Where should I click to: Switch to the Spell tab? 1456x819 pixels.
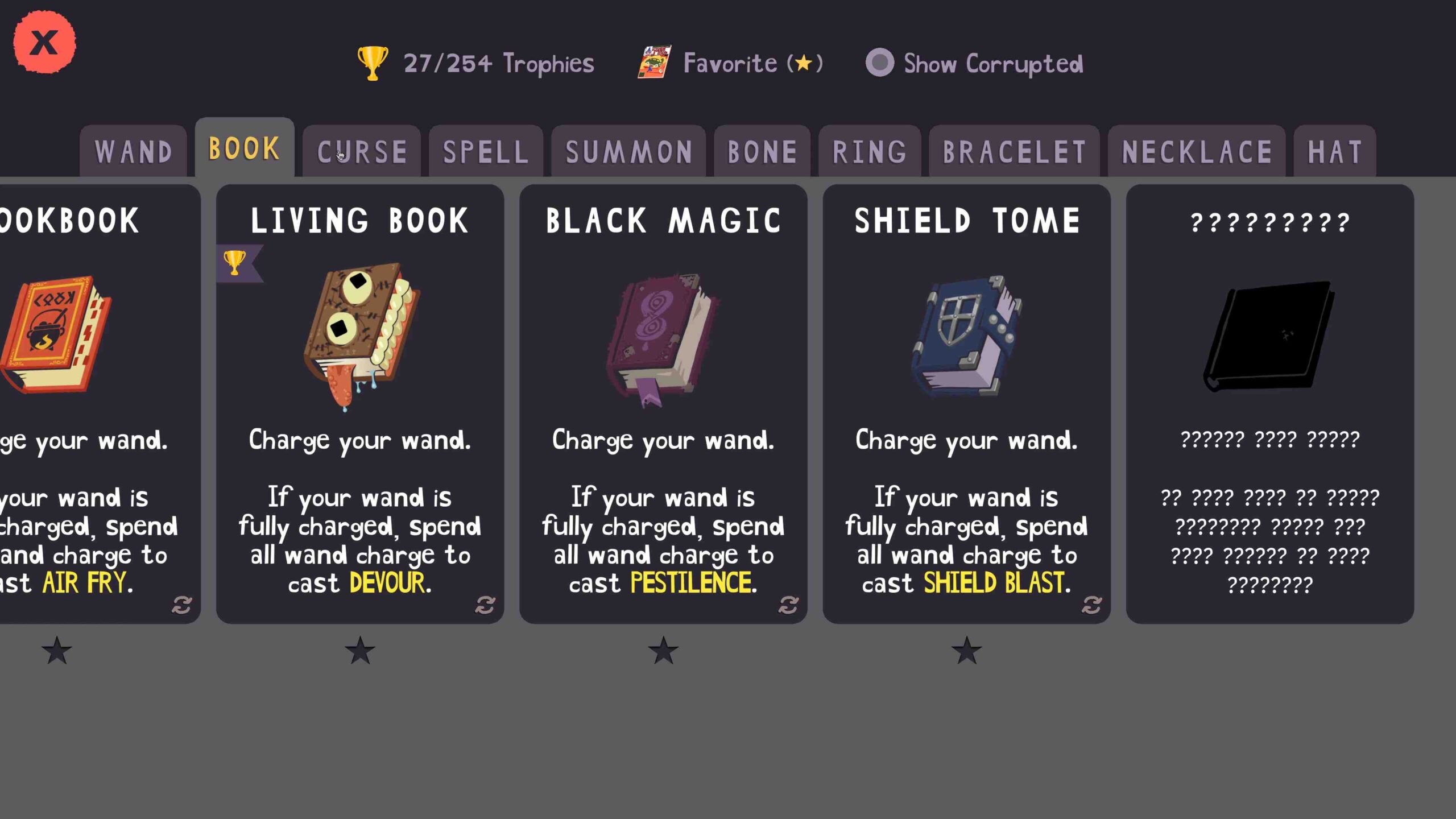(x=486, y=152)
